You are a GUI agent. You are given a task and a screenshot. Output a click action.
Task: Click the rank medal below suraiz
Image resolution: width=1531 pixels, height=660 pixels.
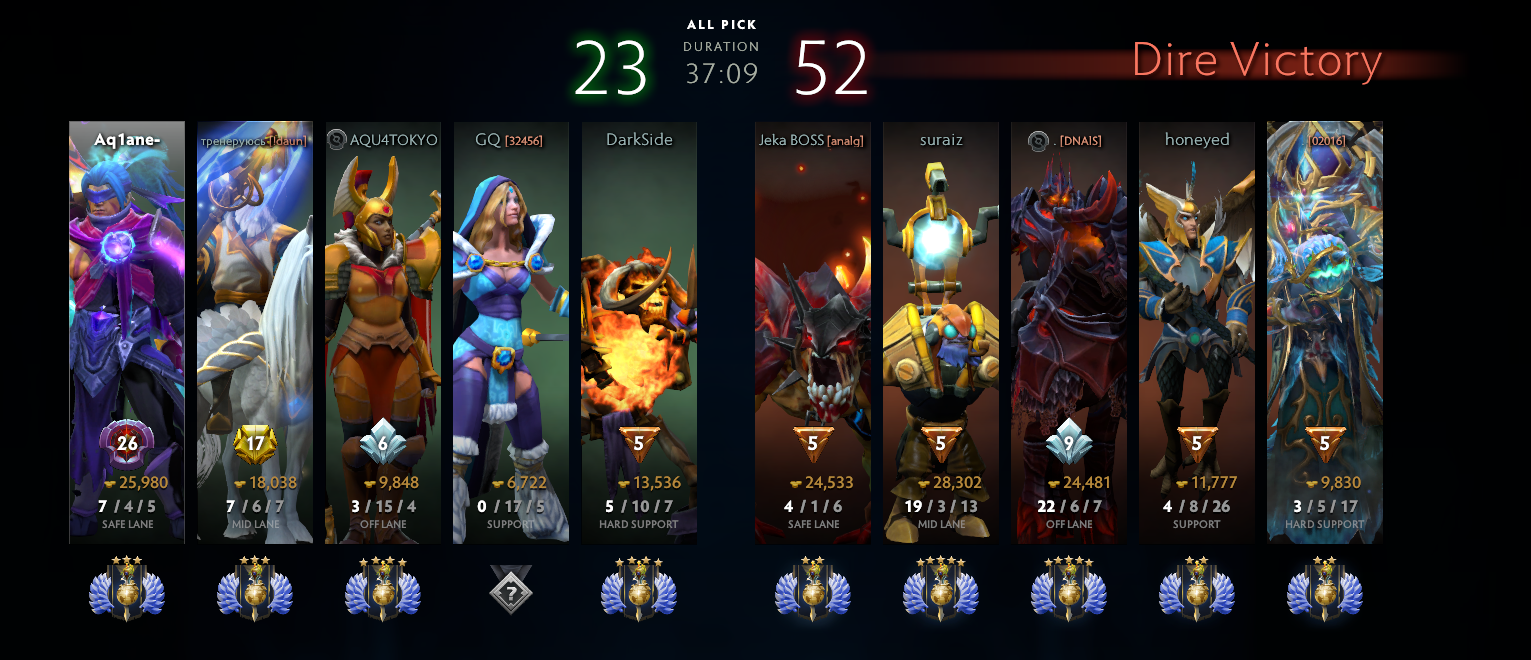941,590
